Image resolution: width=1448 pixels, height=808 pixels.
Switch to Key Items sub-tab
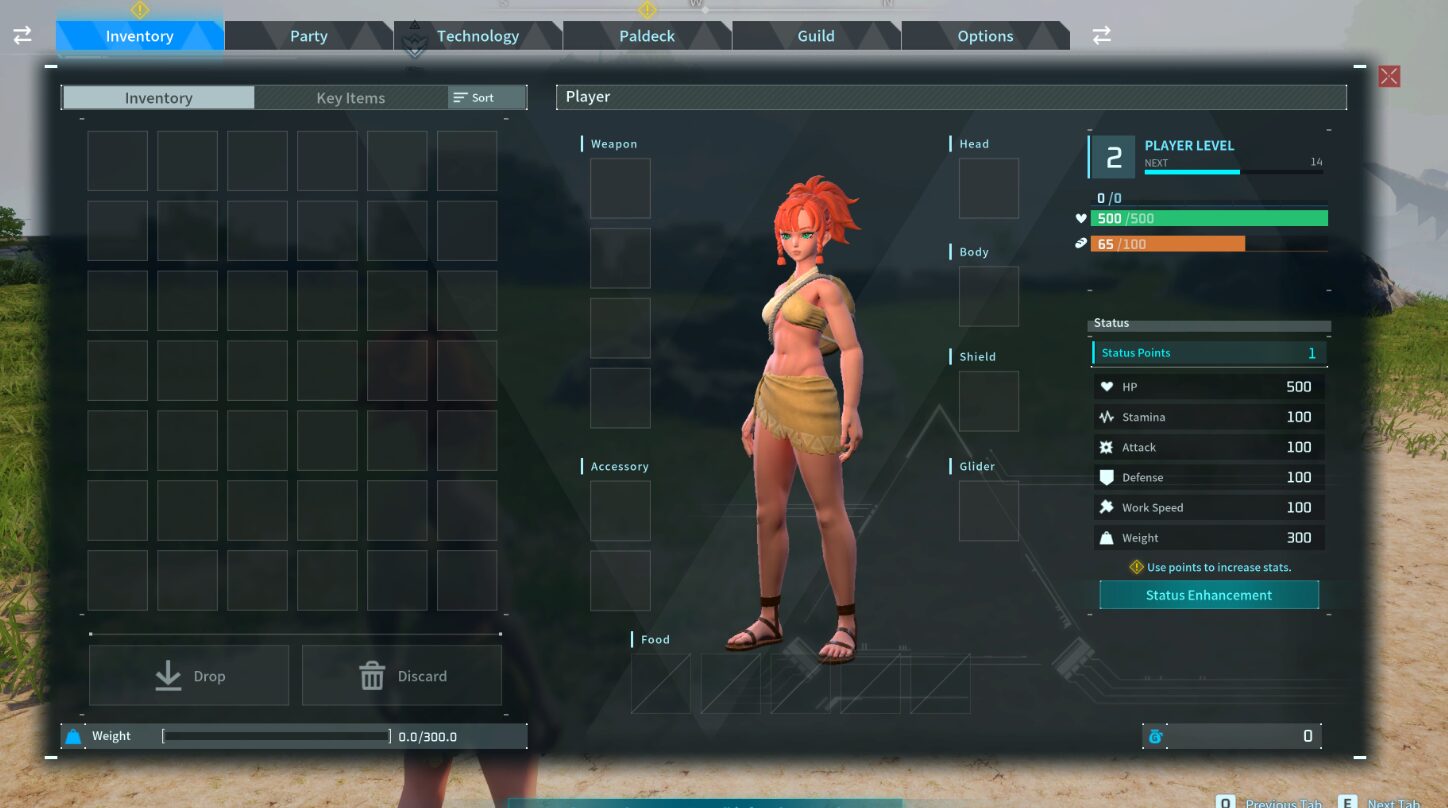click(350, 98)
